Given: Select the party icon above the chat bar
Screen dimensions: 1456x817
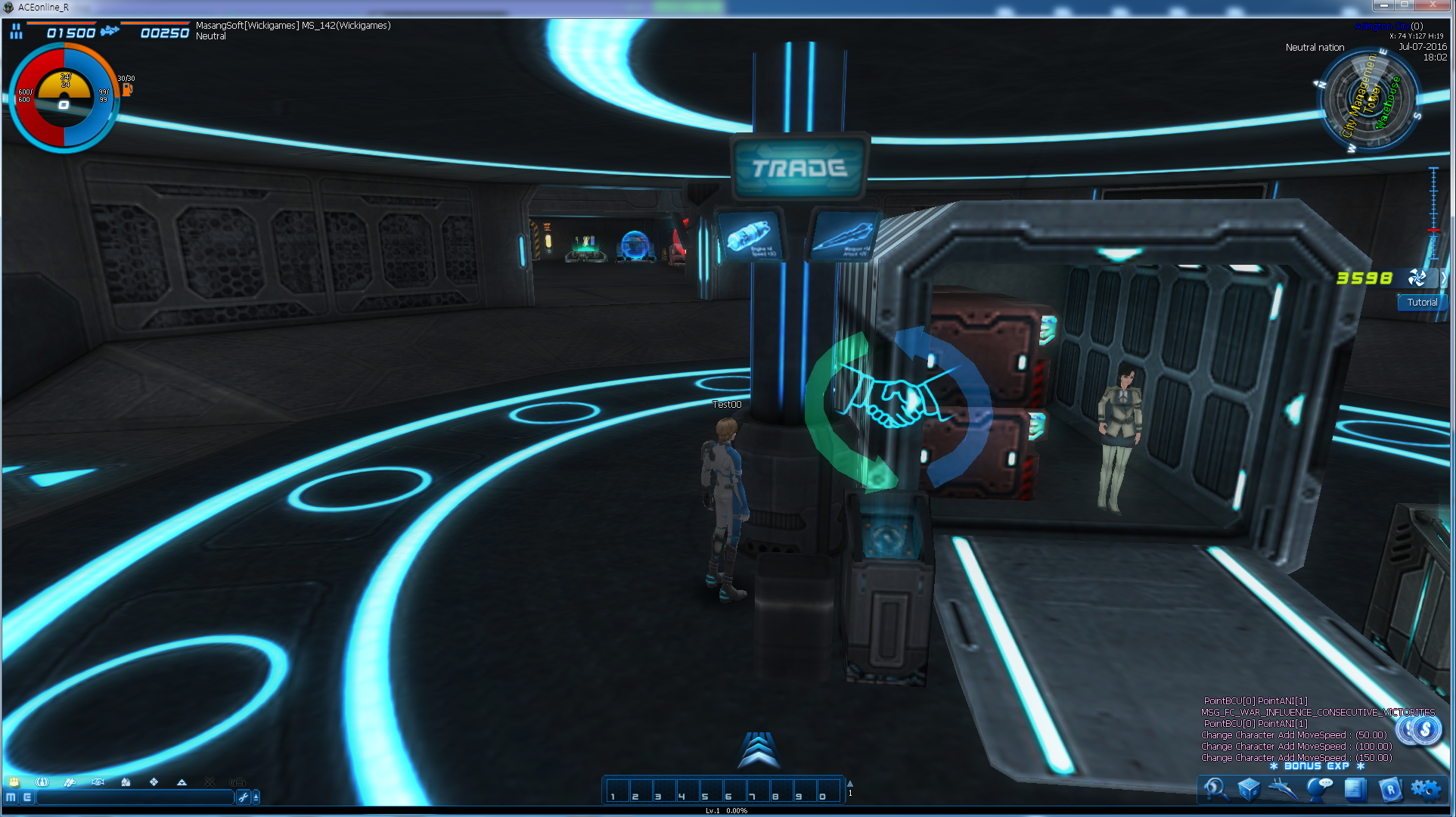Looking at the screenshot, I should [14, 782].
